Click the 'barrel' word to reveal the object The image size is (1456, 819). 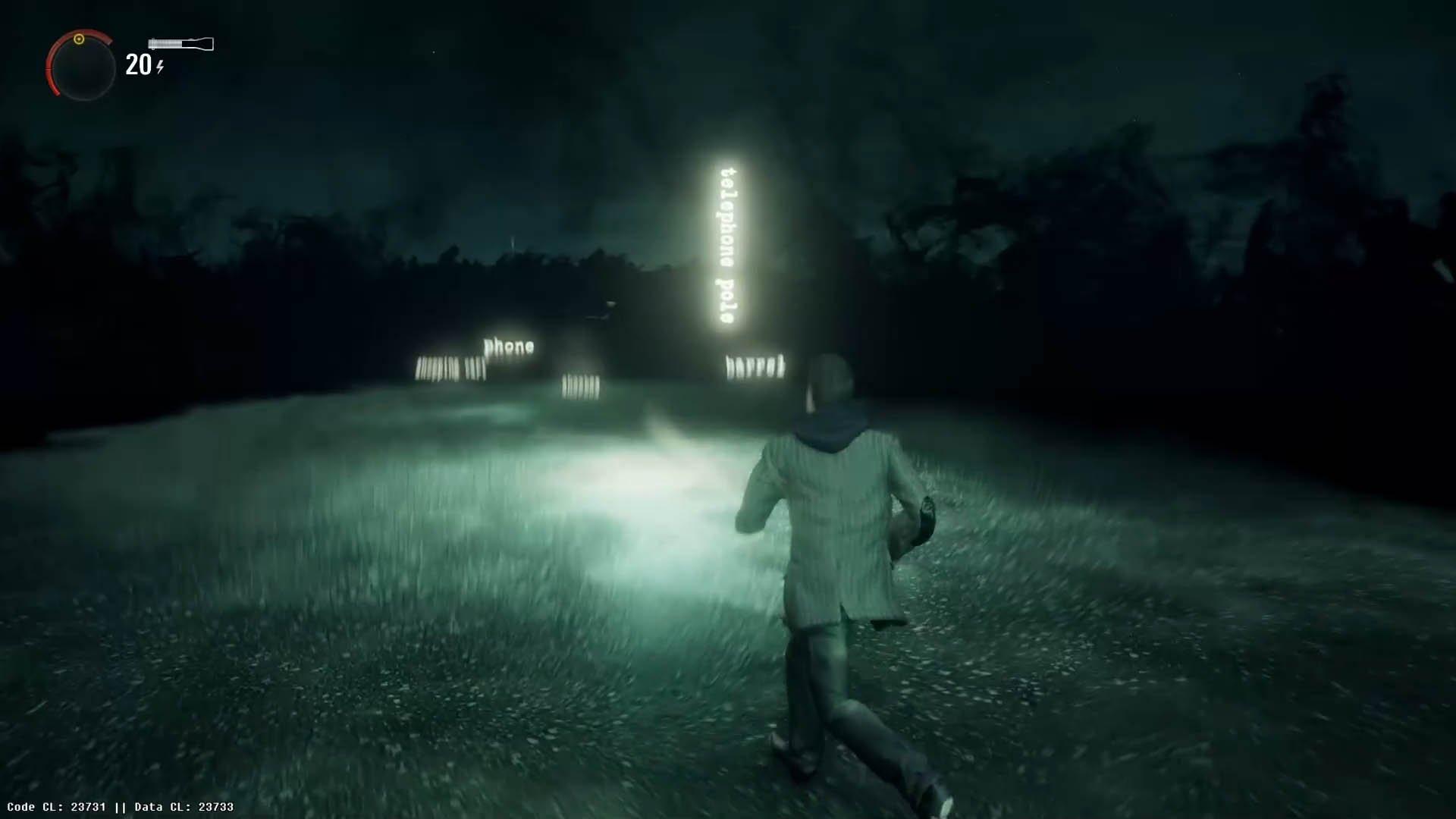pyautogui.click(x=755, y=366)
